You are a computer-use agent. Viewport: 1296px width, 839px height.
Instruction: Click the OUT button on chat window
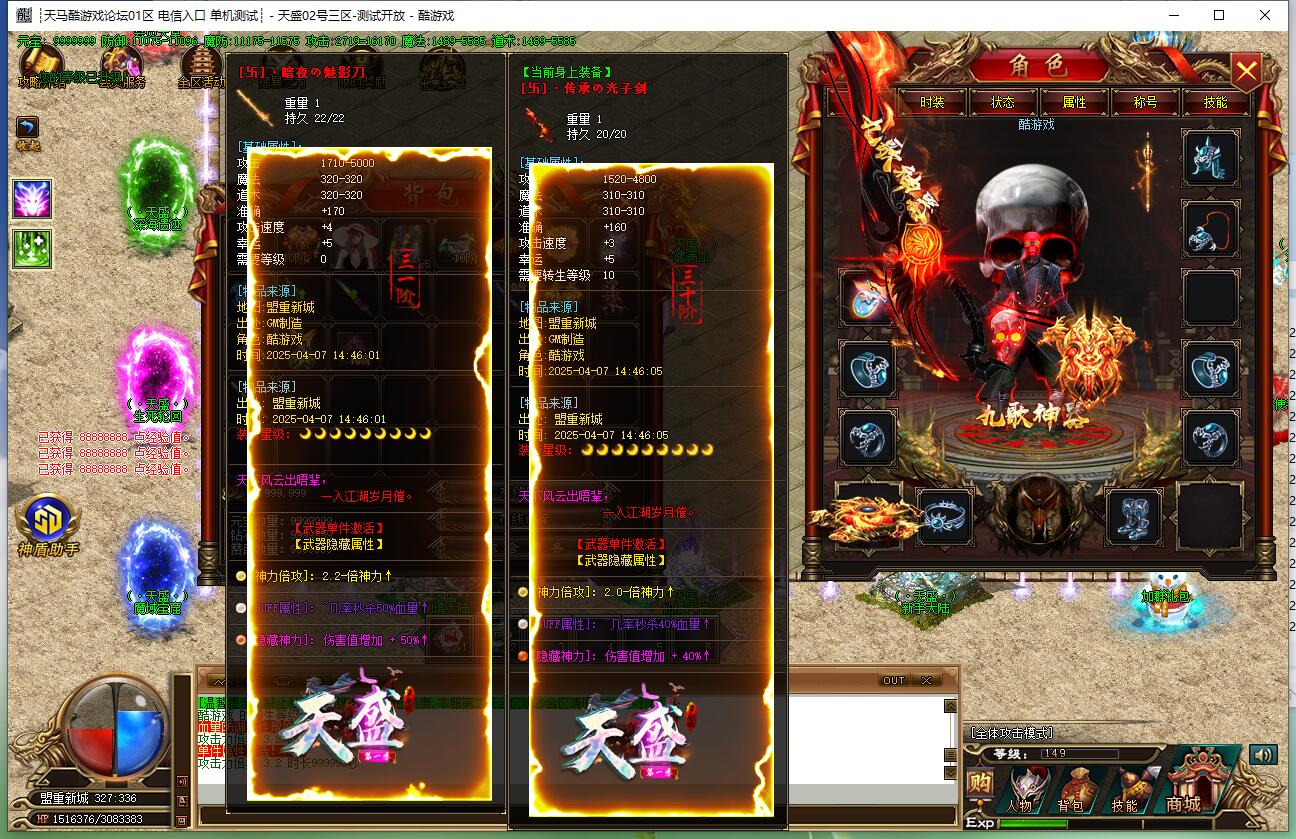893,680
